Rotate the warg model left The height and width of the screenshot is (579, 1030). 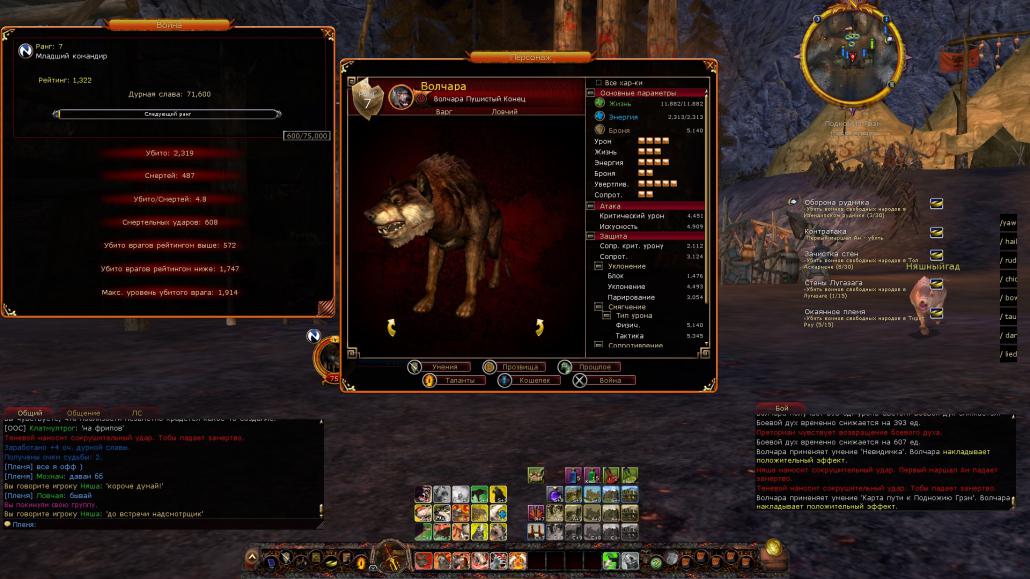(391, 327)
